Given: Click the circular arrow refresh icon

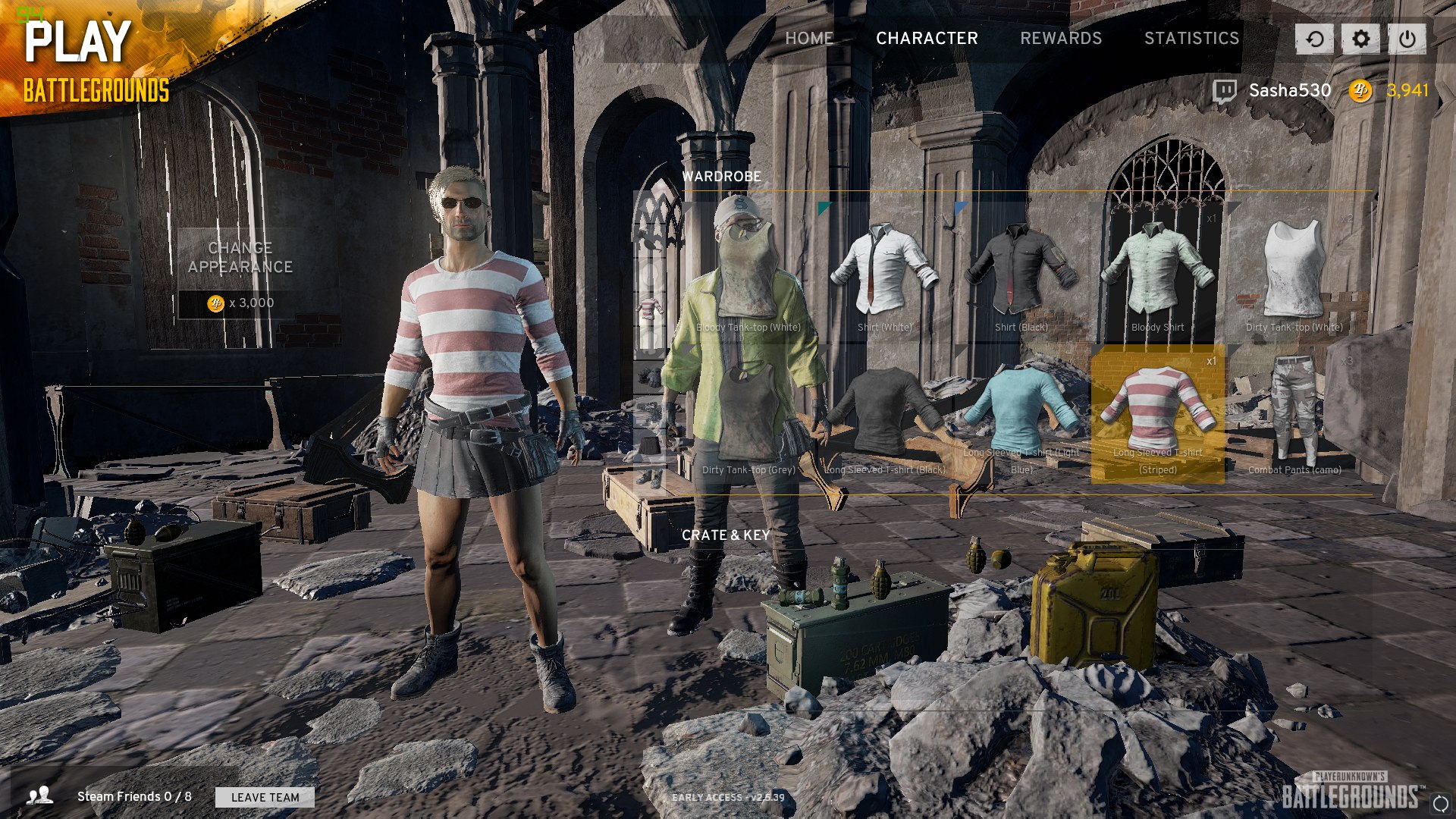Looking at the screenshot, I should coord(1314,39).
